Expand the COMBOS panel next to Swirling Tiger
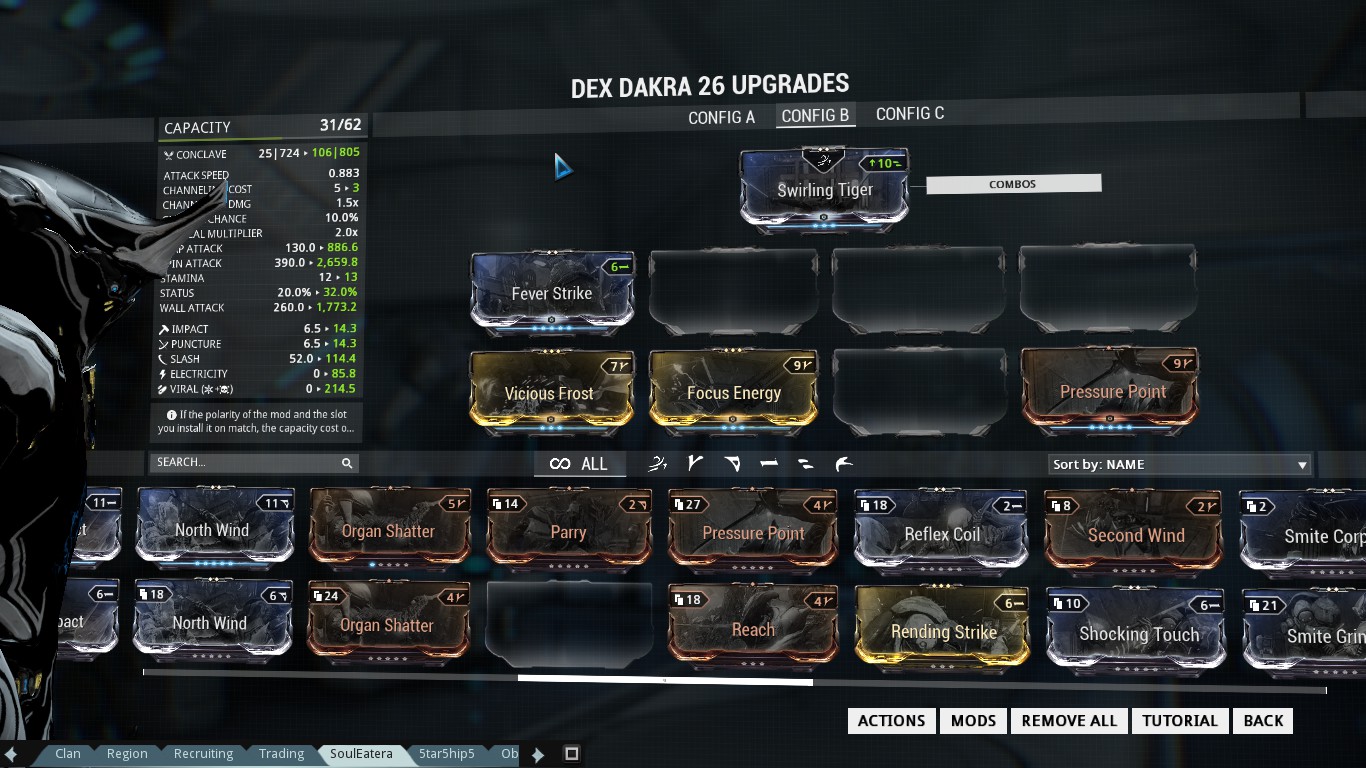 click(1013, 183)
